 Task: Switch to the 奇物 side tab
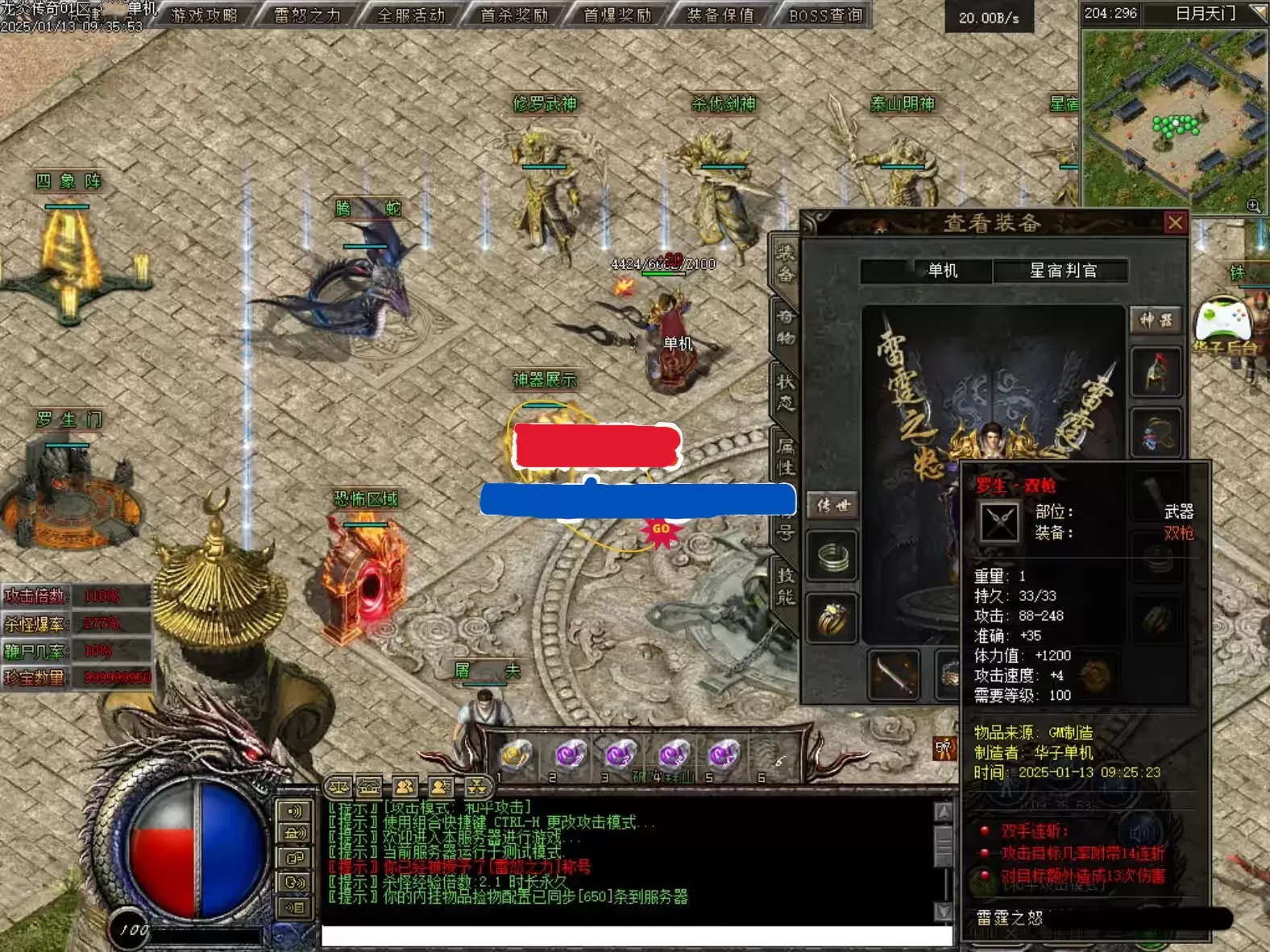click(x=786, y=327)
